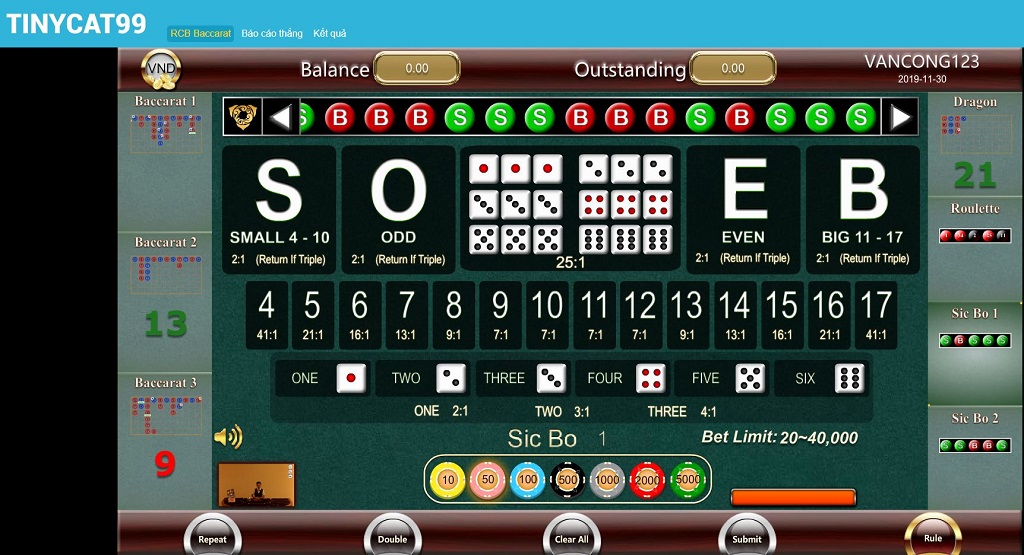Select the 25:1 triple dice bet

(x=570, y=208)
